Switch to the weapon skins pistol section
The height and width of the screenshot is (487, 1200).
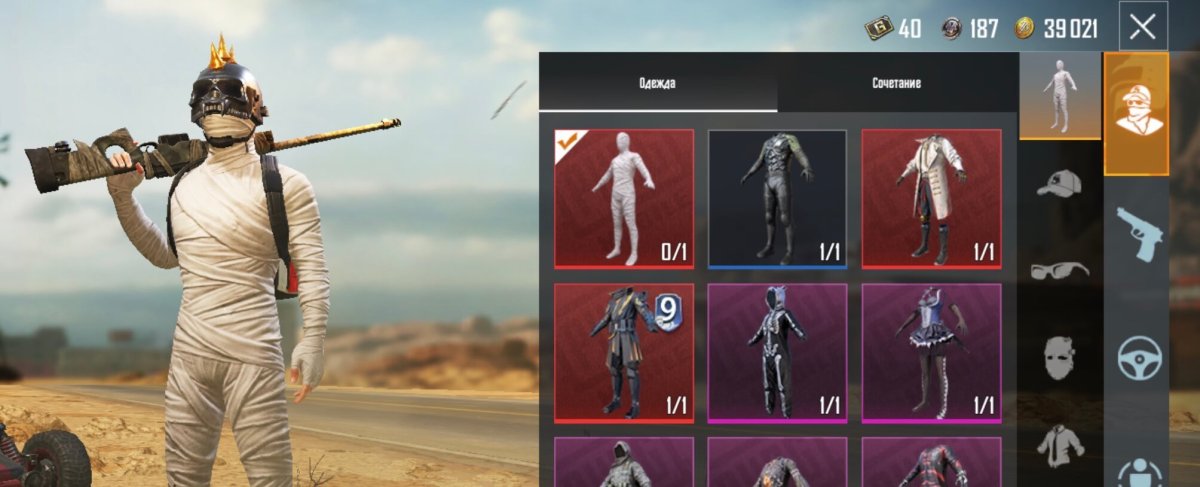pos(1137,233)
